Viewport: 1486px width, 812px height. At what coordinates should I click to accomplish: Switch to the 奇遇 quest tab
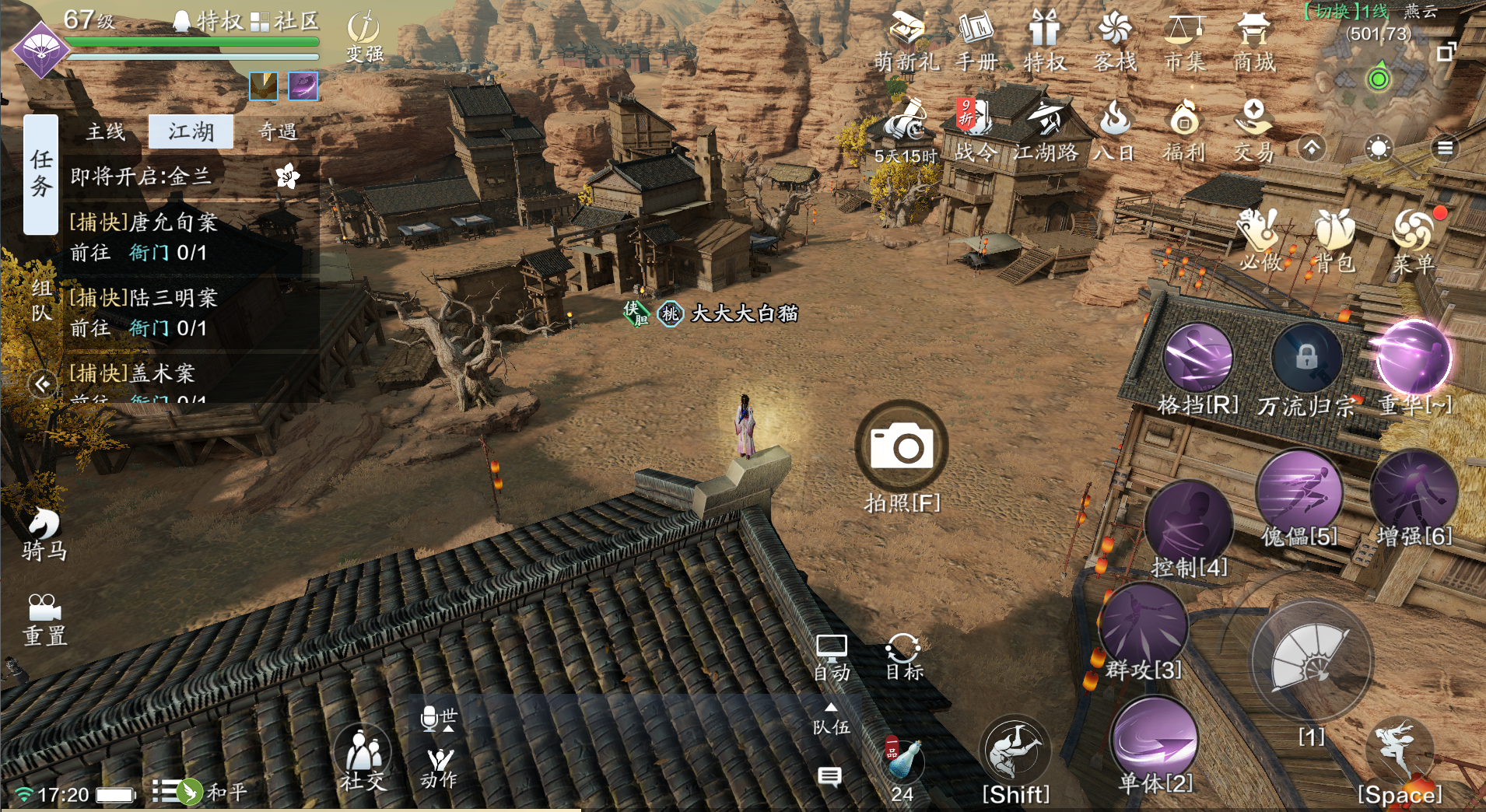(x=278, y=131)
